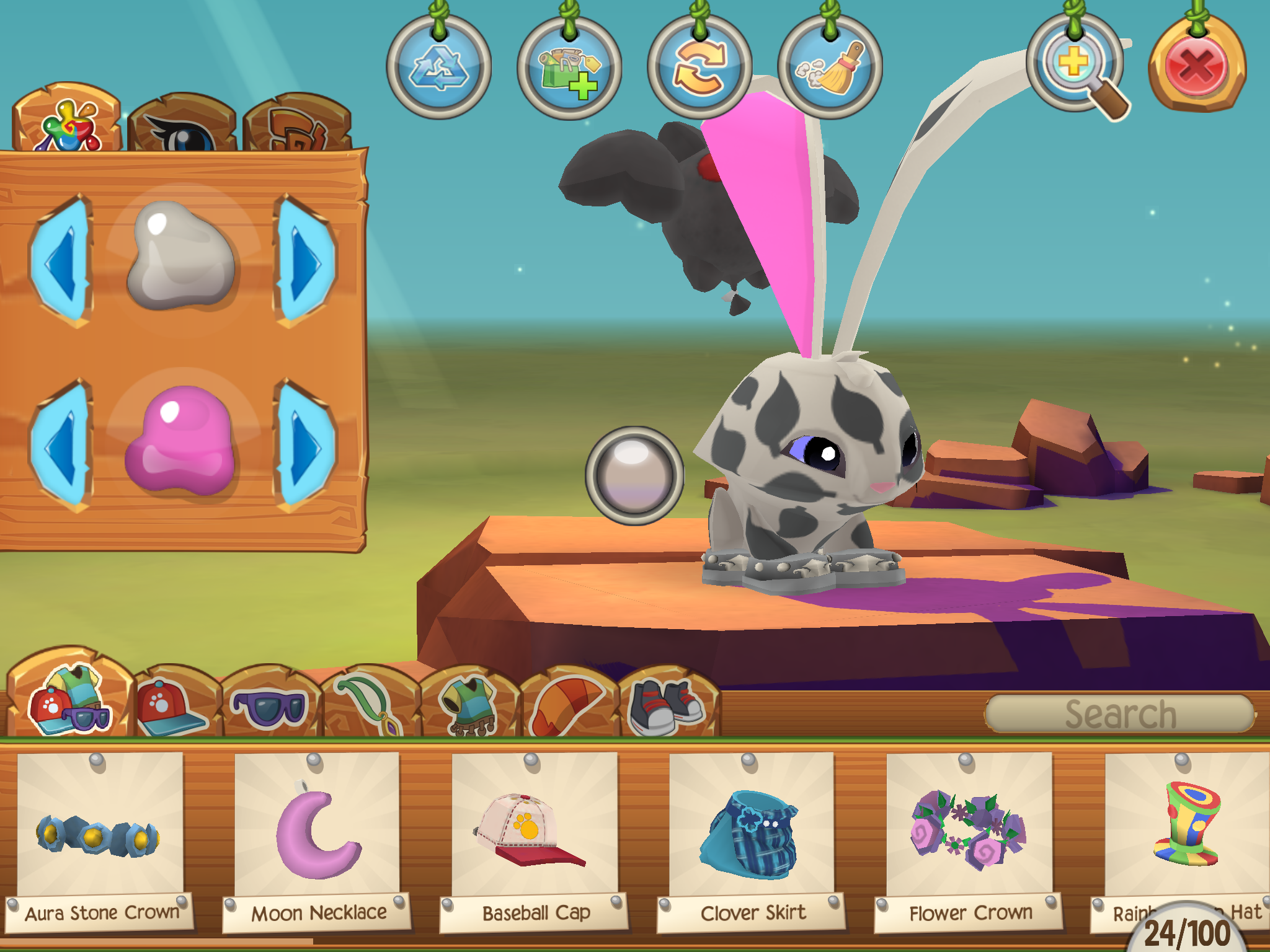Image resolution: width=1270 pixels, height=952 pixels.
Task: Click left arrow beside pink paint blob
Action: 61,445
